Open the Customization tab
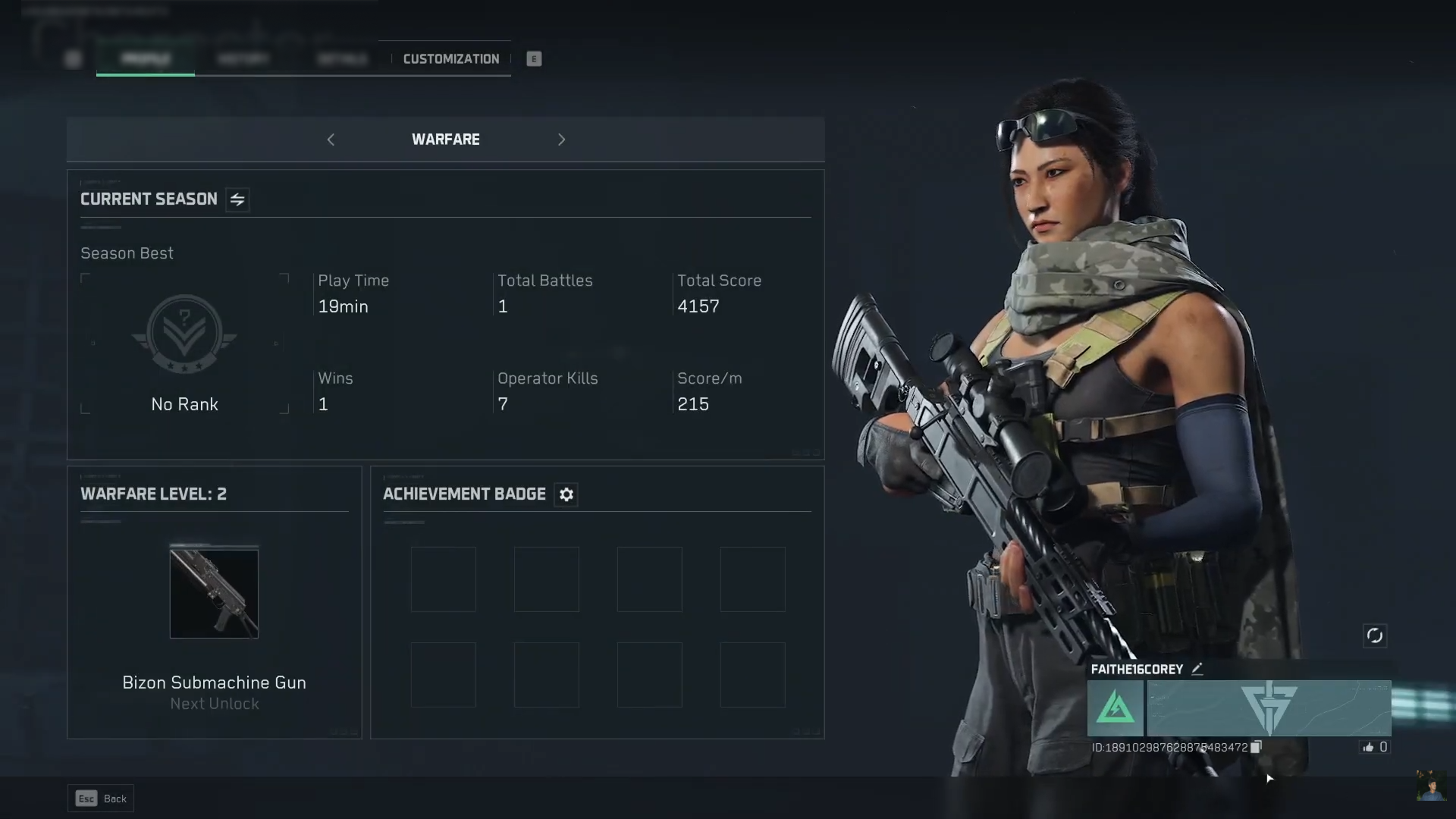The height and width of the screenshot is (819, 1456). coord(450,59)
